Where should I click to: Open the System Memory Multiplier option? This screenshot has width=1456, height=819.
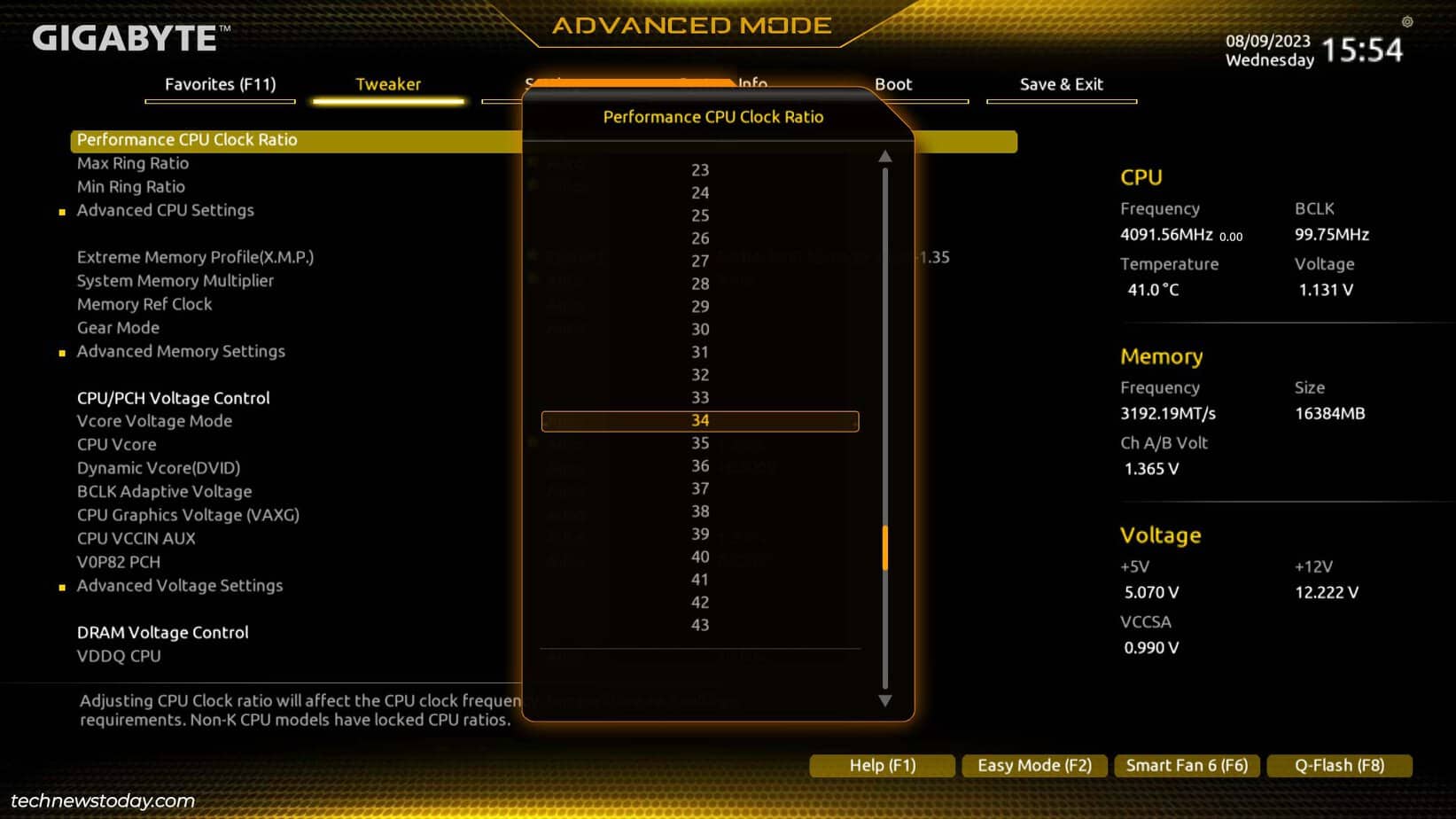pyautogui.click(x=175, y=281)
